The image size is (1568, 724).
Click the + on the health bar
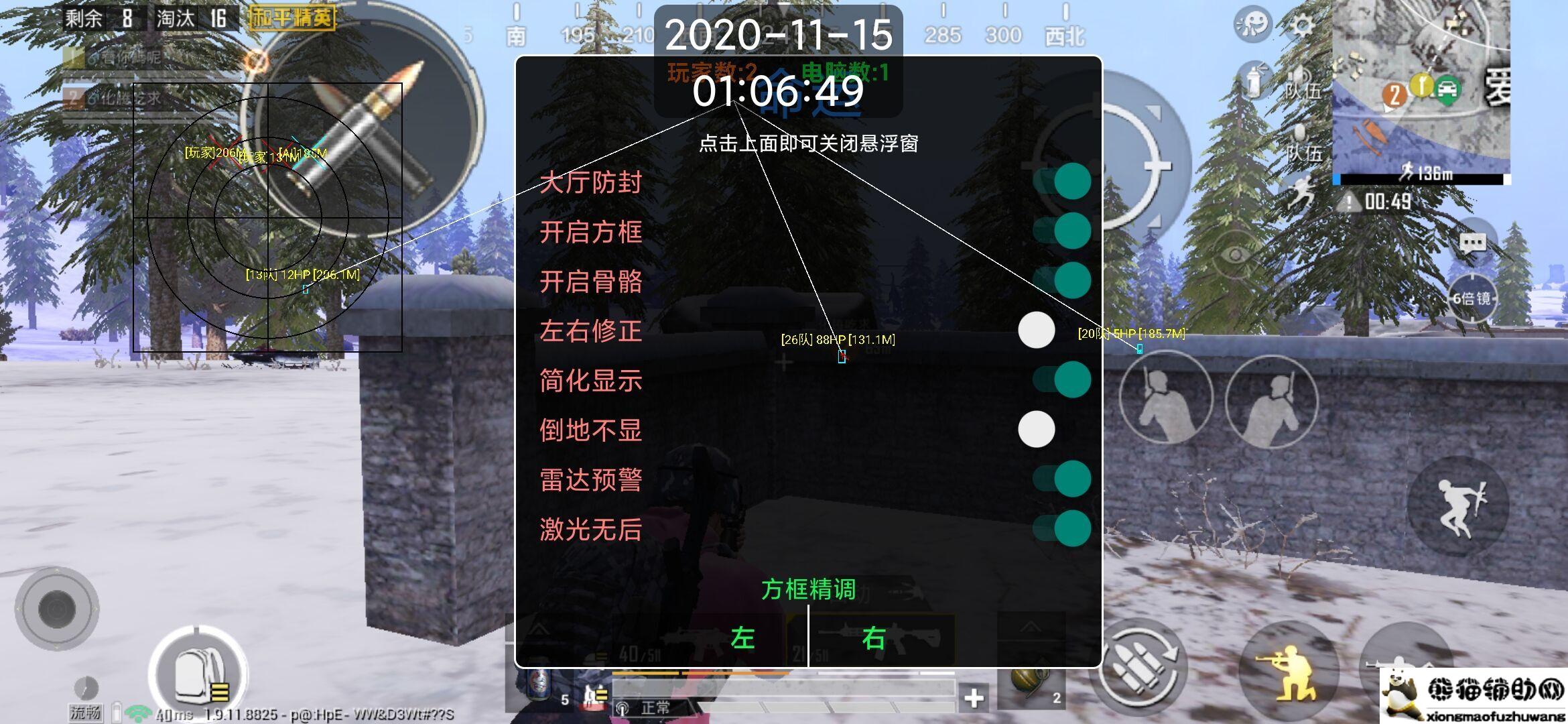coord(973,697)
